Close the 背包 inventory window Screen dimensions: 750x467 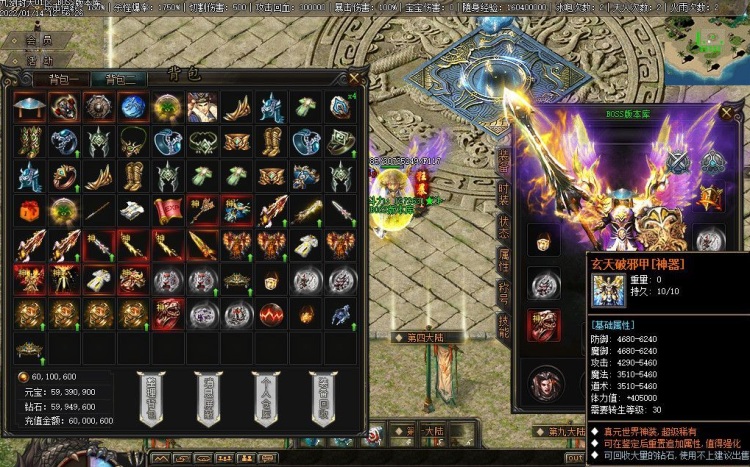[354, 77]
